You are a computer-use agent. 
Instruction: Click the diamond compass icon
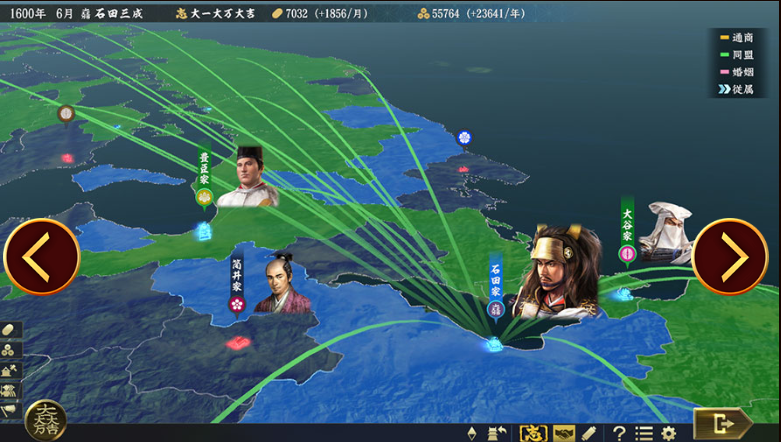pyautogui.click(x=472, y=433)
